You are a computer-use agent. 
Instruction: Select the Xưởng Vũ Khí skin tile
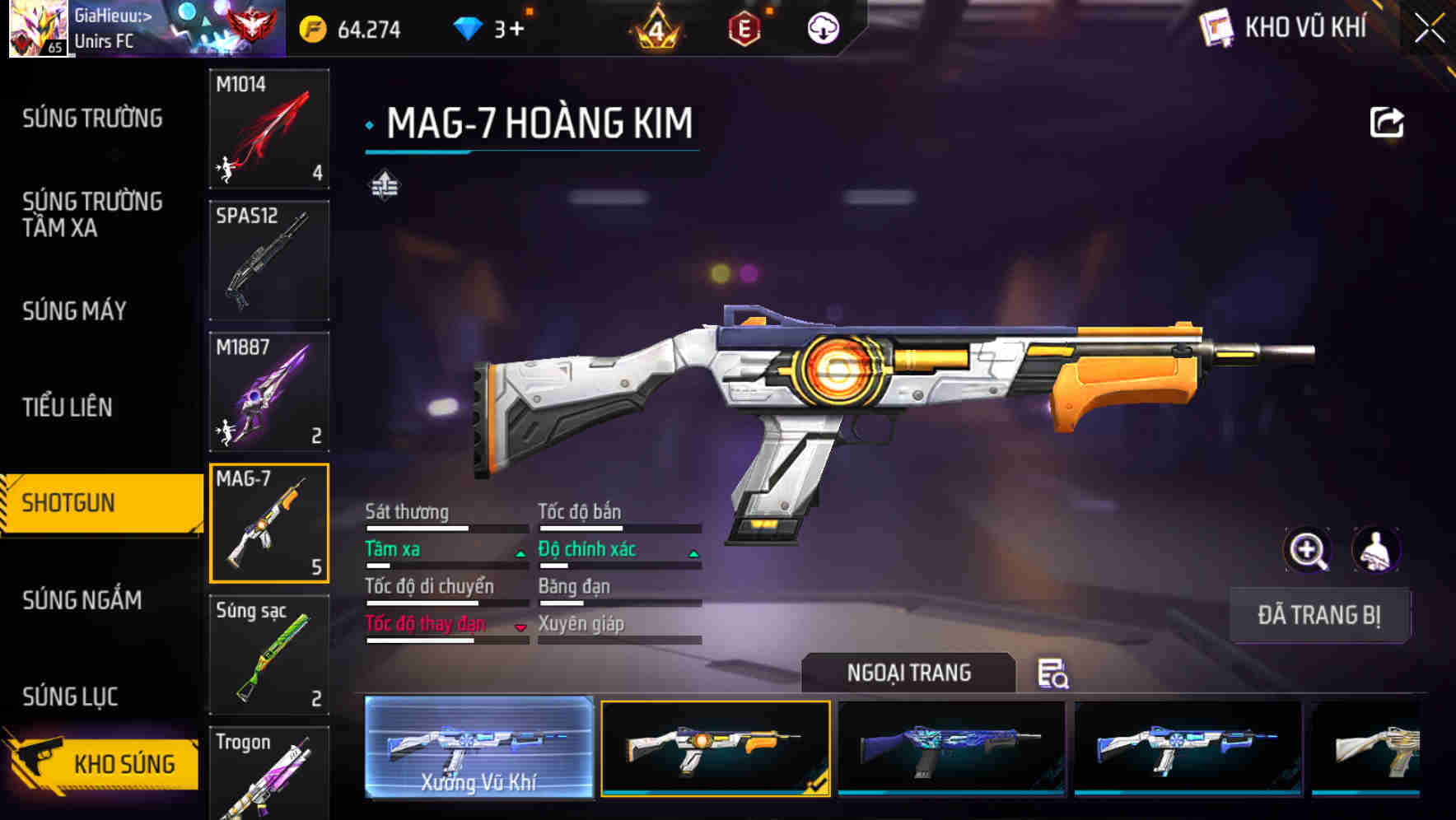coord(478,748)
